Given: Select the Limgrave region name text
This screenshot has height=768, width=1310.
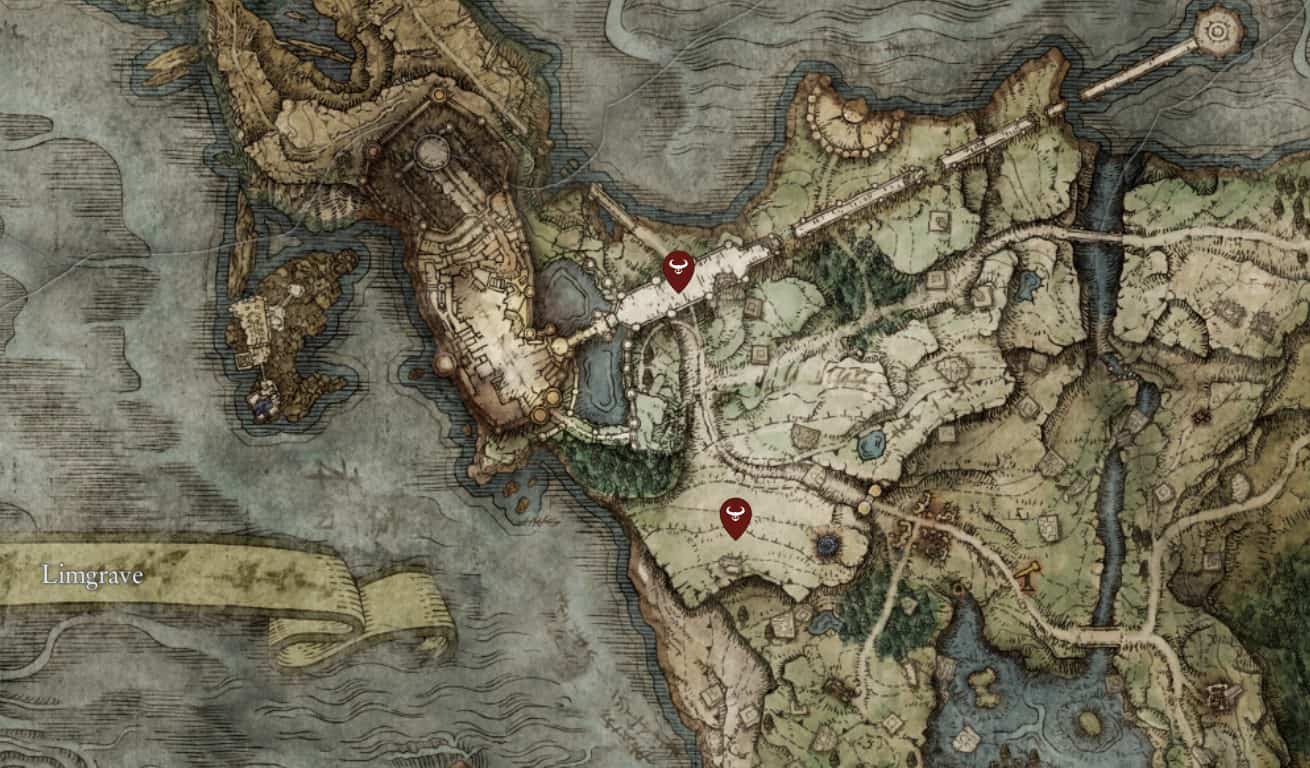Looking at the screenshot, I should [92, 576].
